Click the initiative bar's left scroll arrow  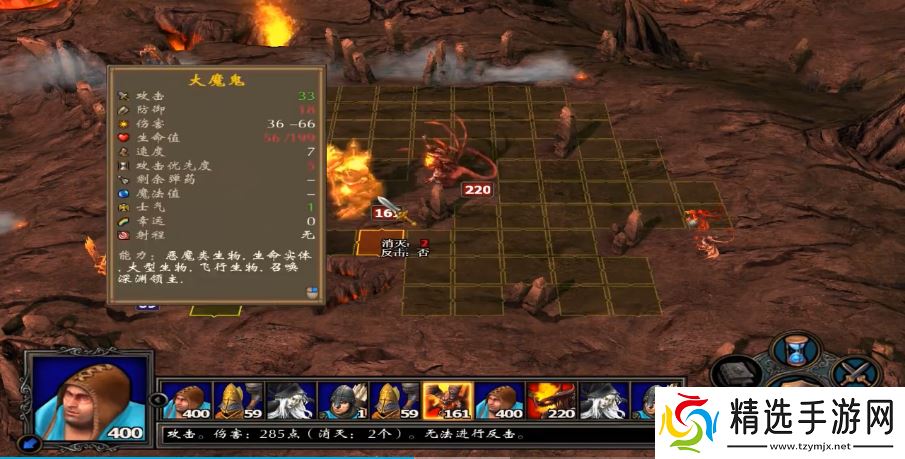point(156,400)
